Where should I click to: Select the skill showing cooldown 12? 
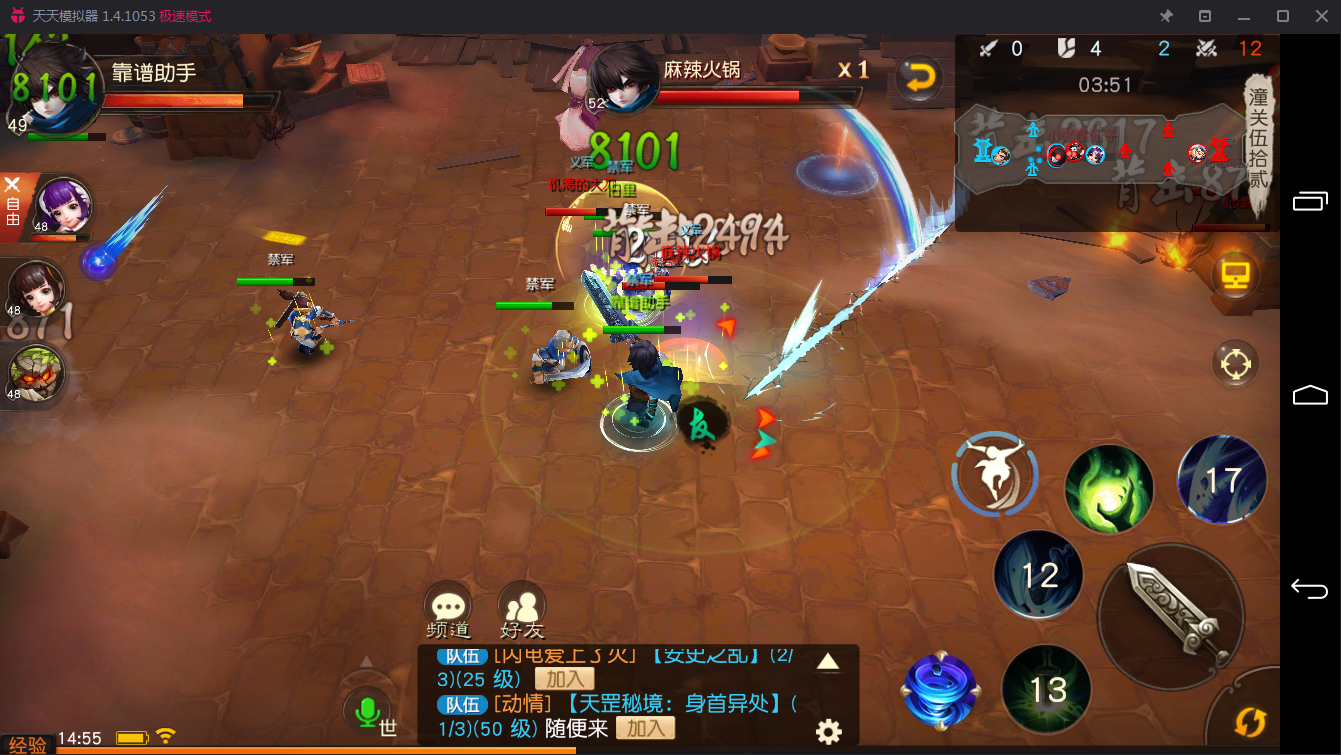tap(1039, 574)
